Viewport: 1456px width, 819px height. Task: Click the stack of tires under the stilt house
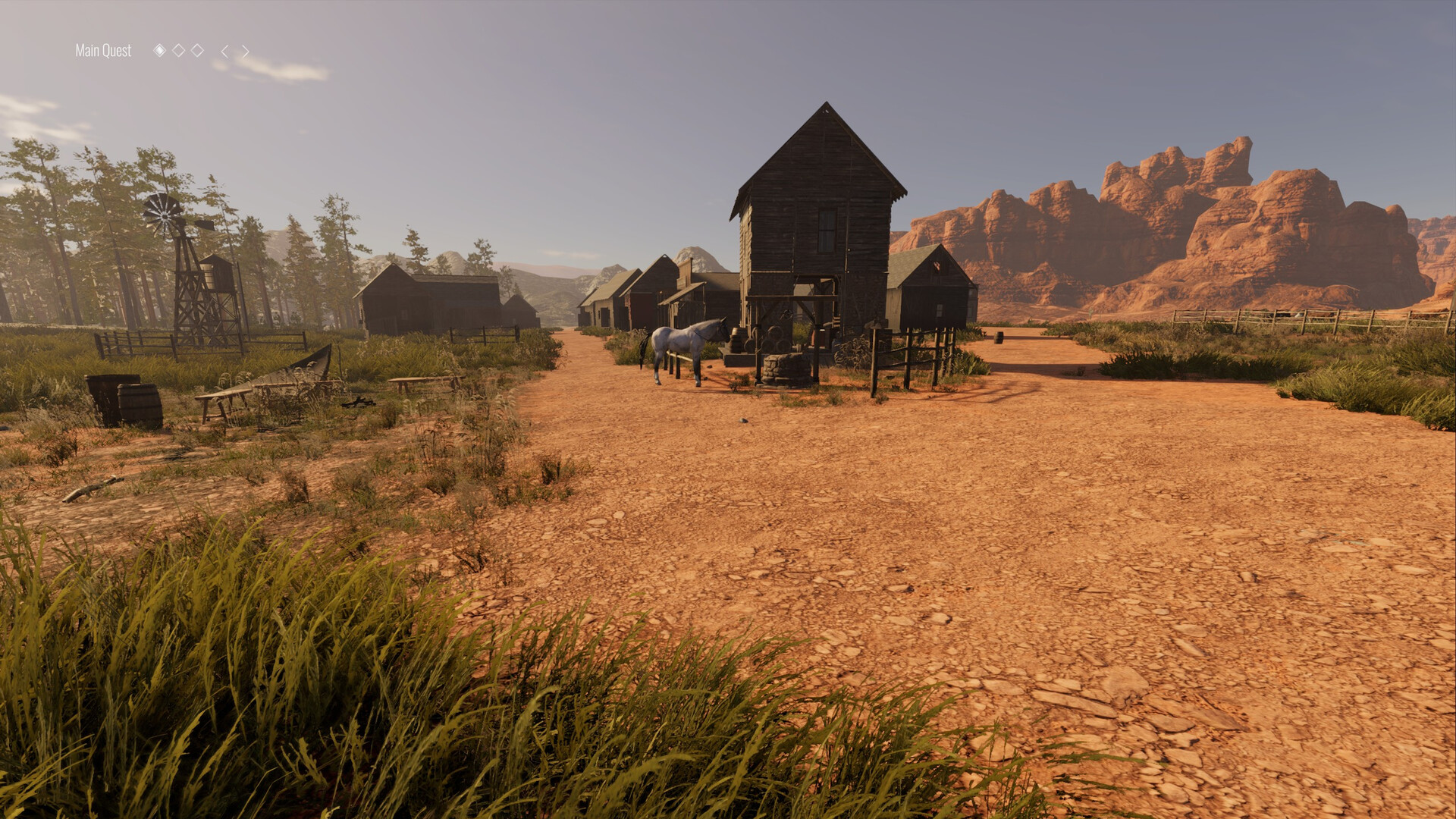pos(774,340)
